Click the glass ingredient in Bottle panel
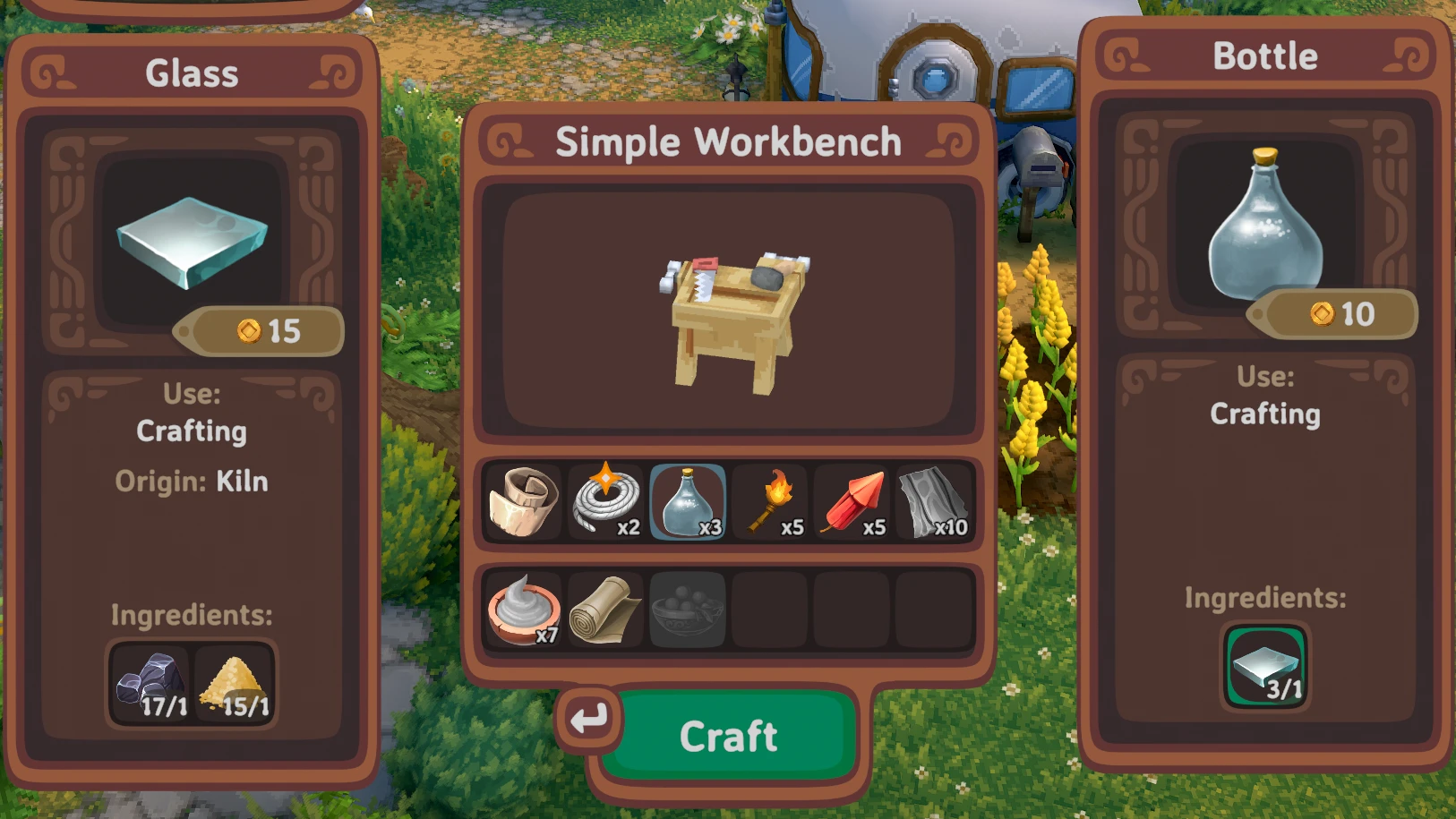The image size is (1456, 819). [1265, 667]
